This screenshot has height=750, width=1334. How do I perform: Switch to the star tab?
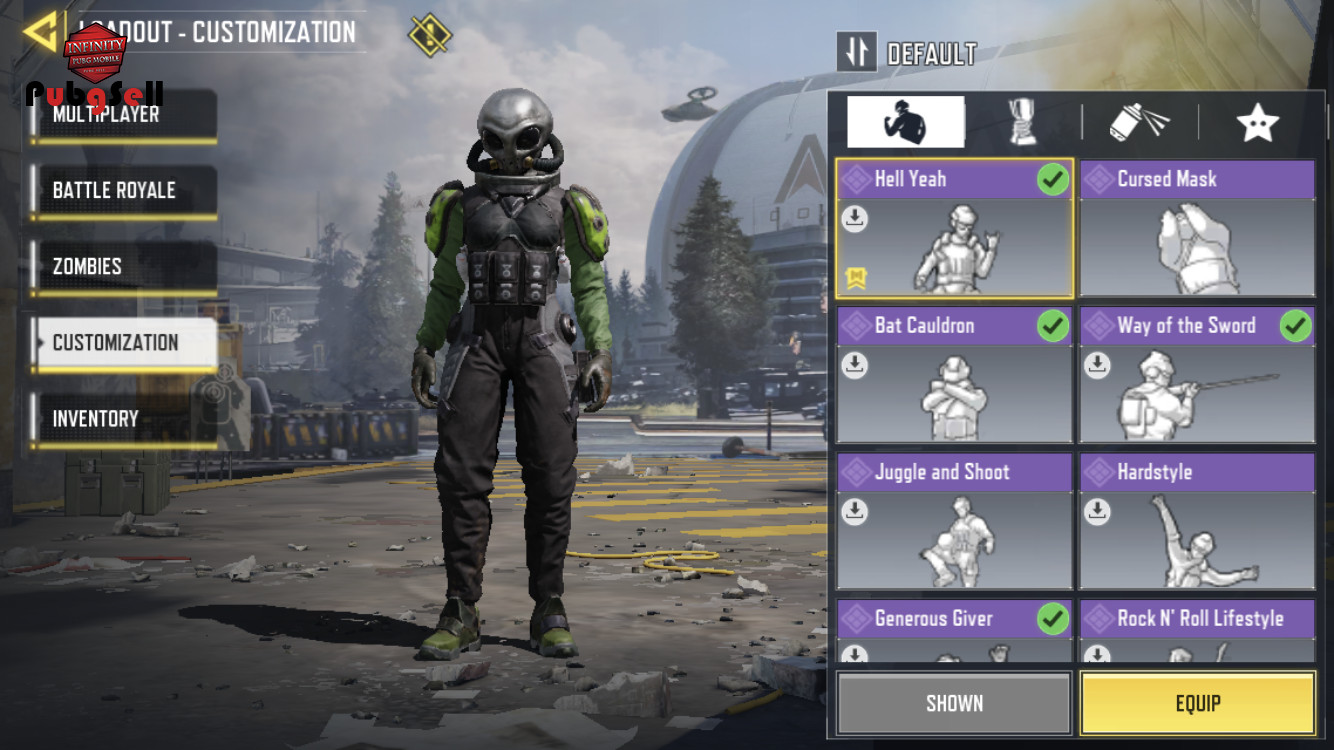pyautogui.click(x=1257, y=122)
